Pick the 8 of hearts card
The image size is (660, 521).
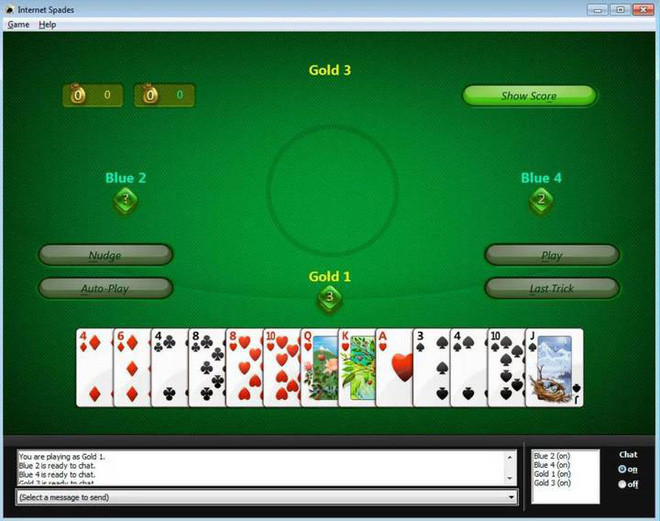(243, 368)
